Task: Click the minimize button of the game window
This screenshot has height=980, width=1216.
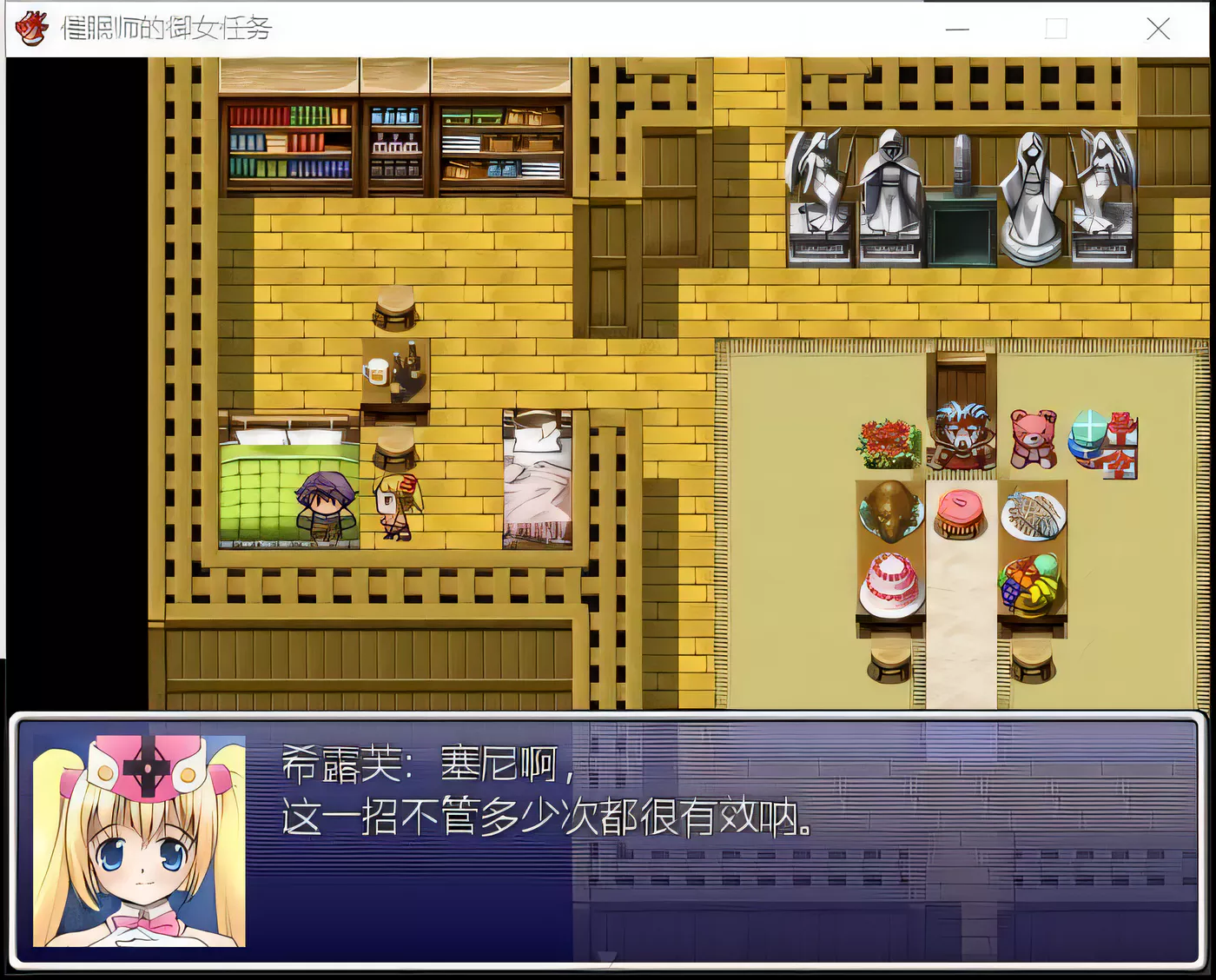Action: point(956,29)
